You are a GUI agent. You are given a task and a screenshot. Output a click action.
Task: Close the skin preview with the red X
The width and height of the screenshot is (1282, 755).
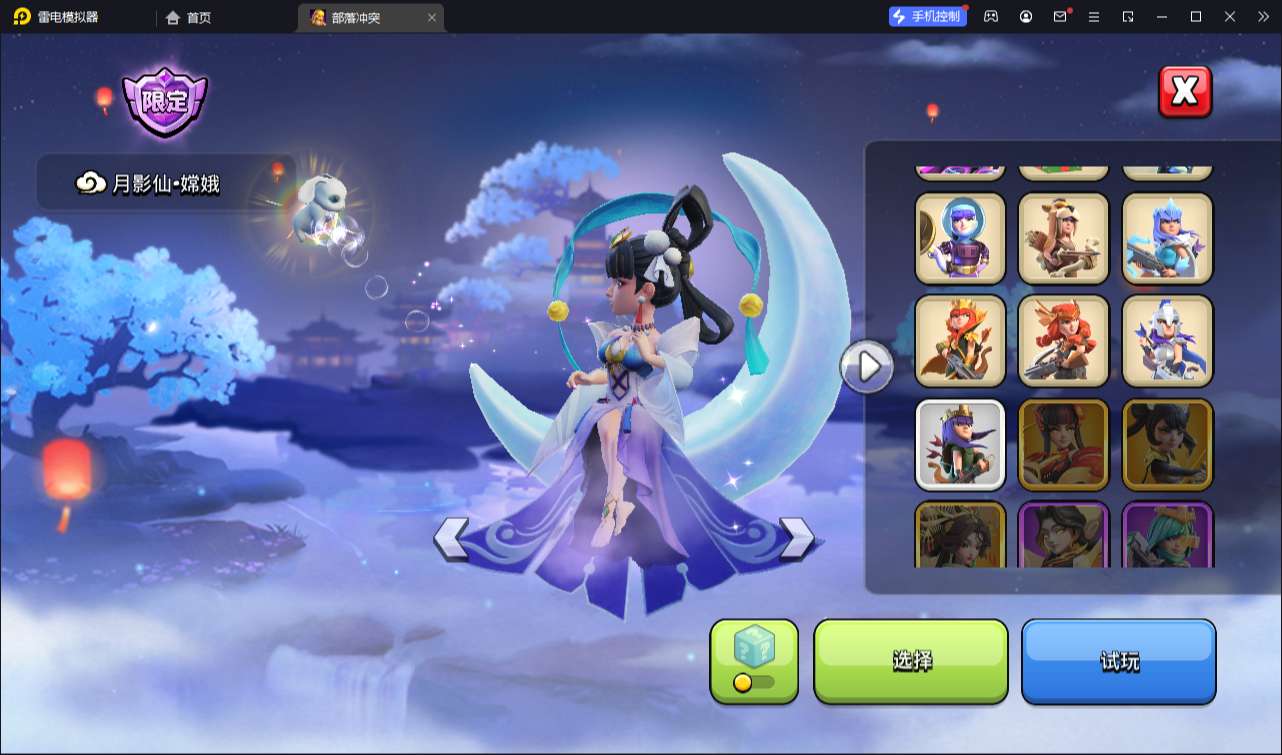click(x=1185, y=92)
